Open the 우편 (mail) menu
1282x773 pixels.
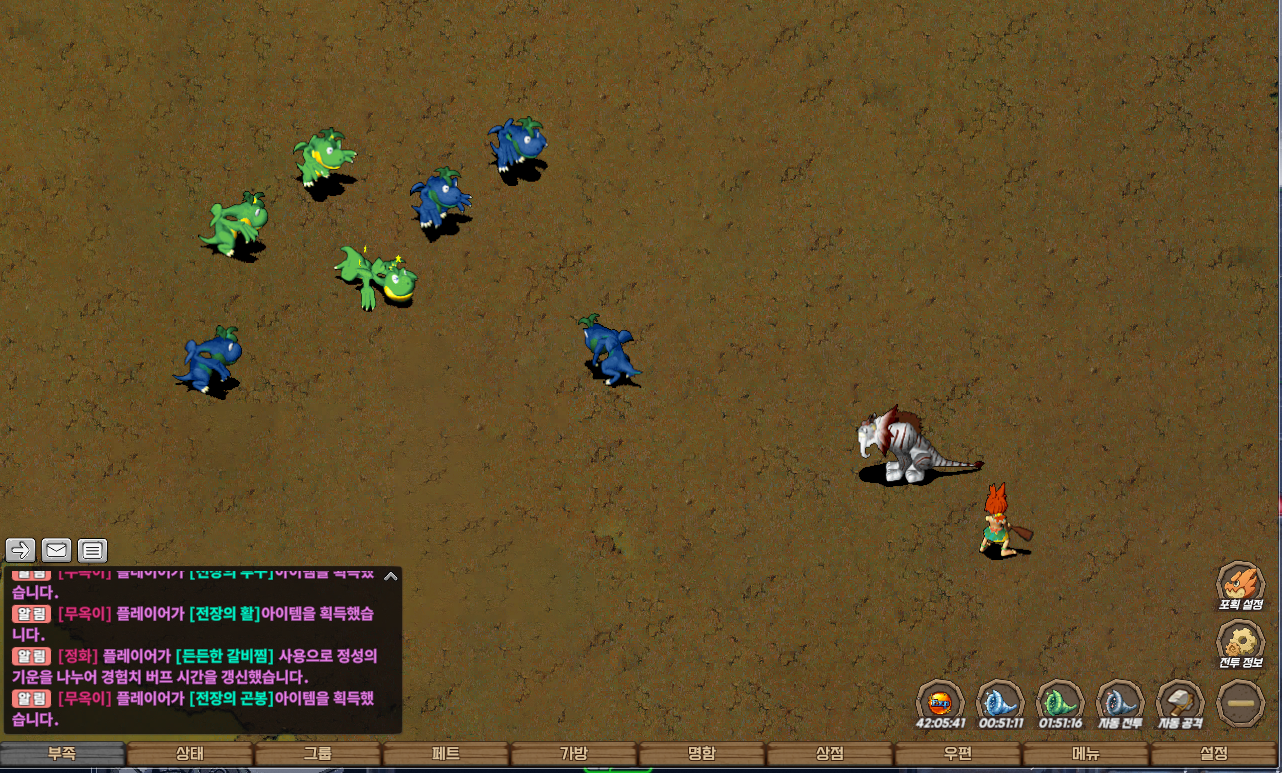(958, 754)
